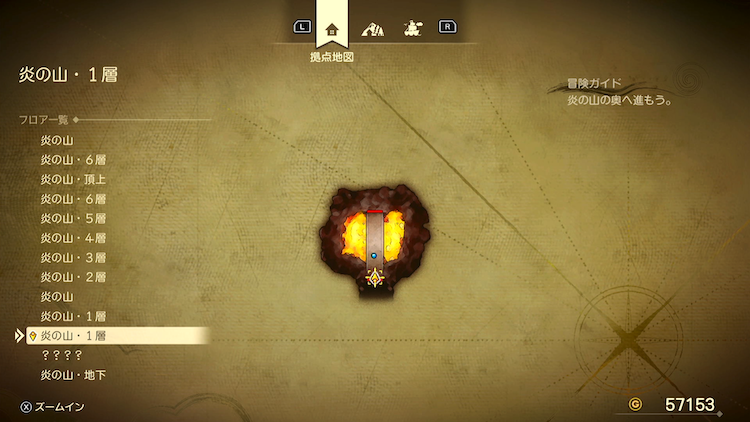Show the 炎の山・4層 floor map
This screenshot has width=750, height=422.
73,238
